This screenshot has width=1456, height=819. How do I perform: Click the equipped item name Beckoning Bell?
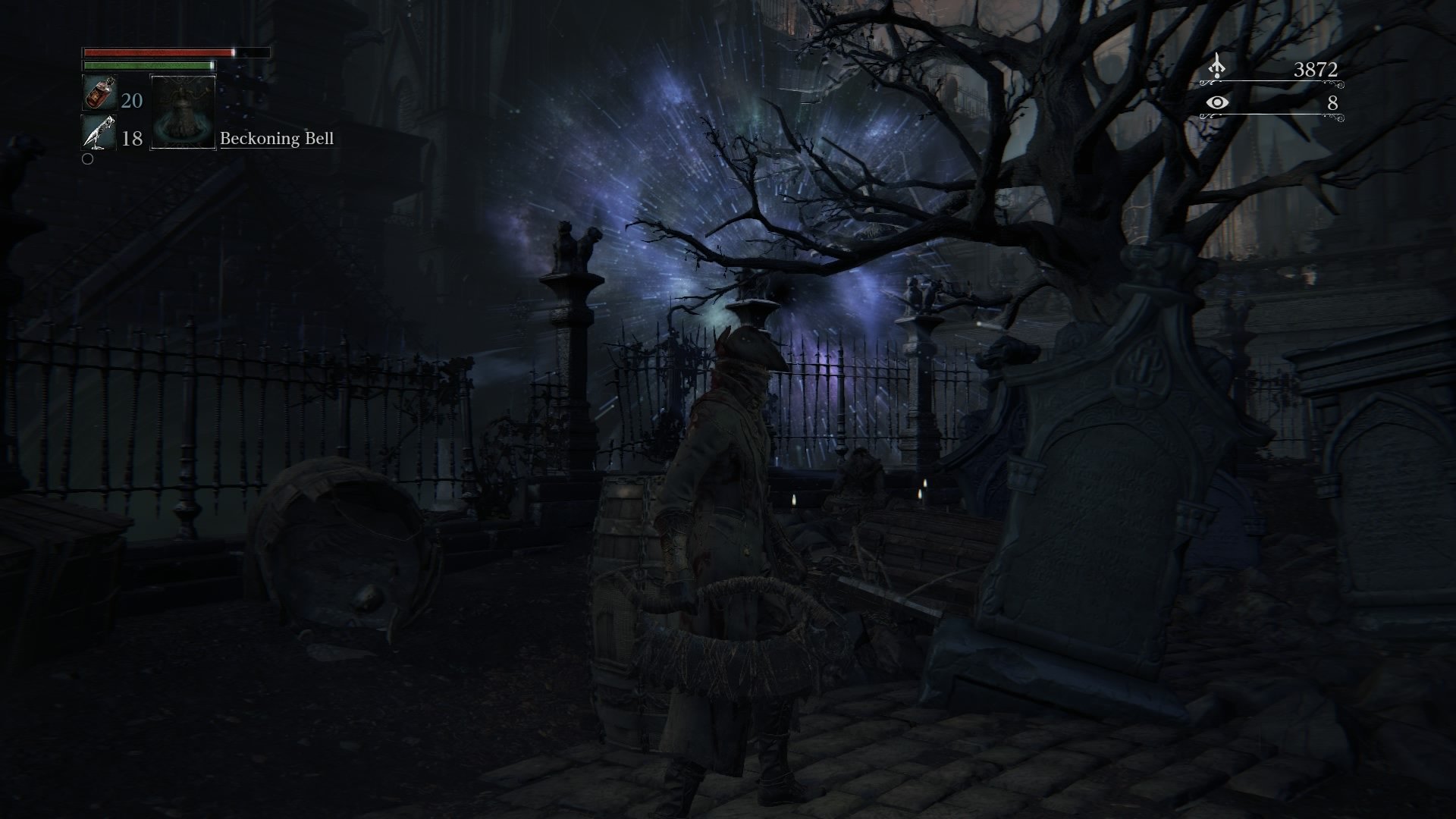point(277,139)
